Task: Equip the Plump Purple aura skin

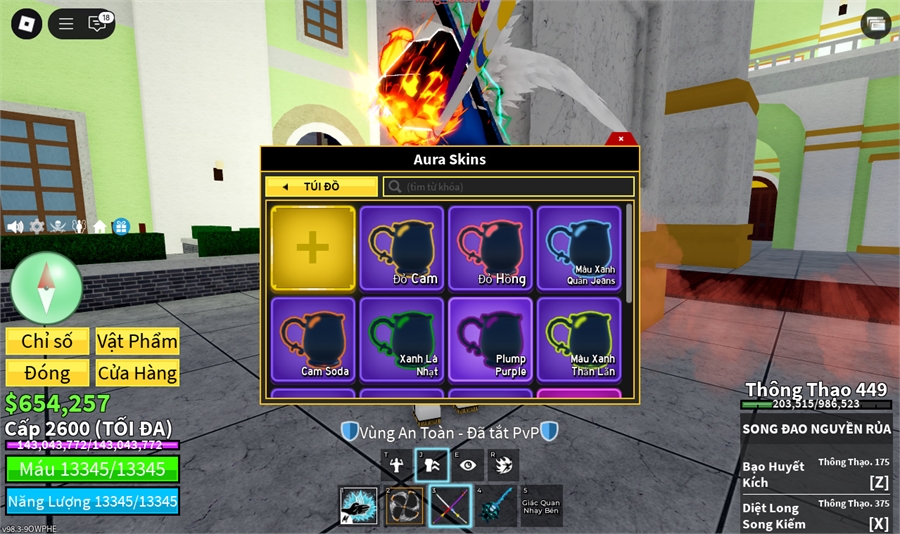Action: click(490, 339)
